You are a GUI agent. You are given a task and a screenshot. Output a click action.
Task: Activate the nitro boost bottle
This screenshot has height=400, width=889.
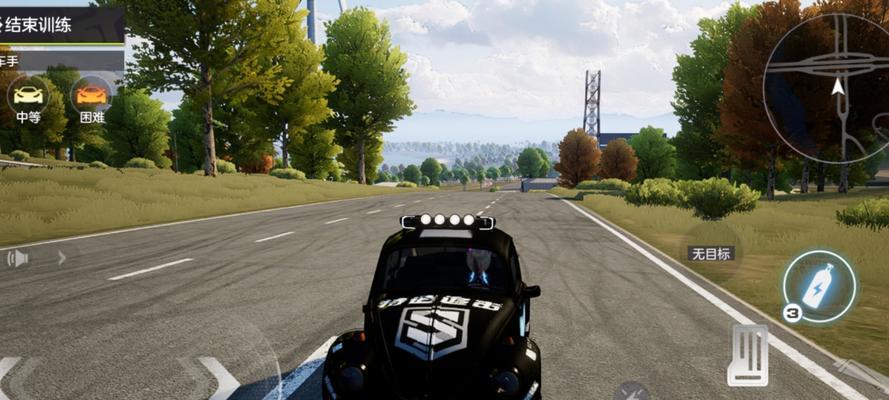(819, 286)
